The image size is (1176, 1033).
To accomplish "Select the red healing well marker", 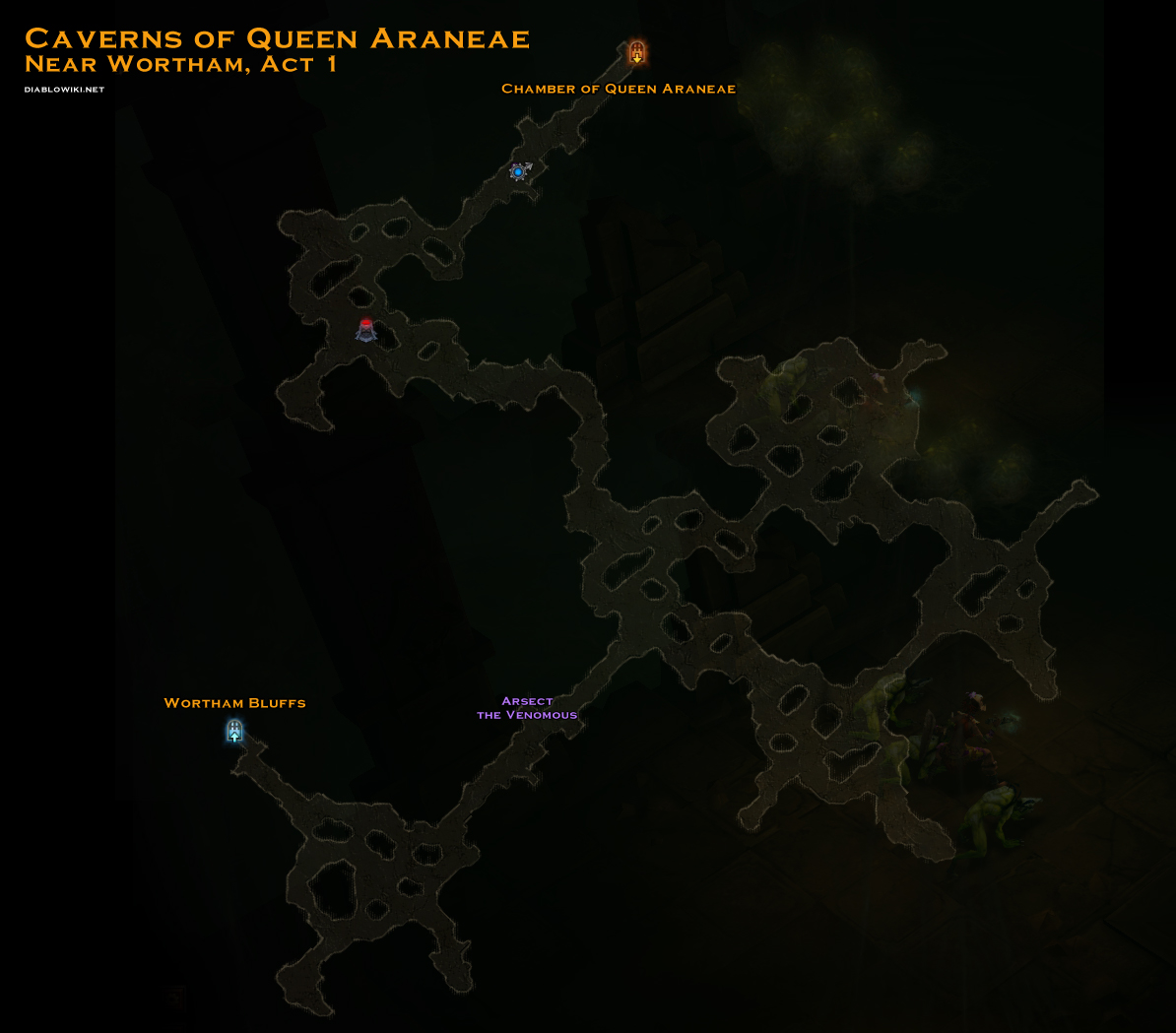I will 366,330.
